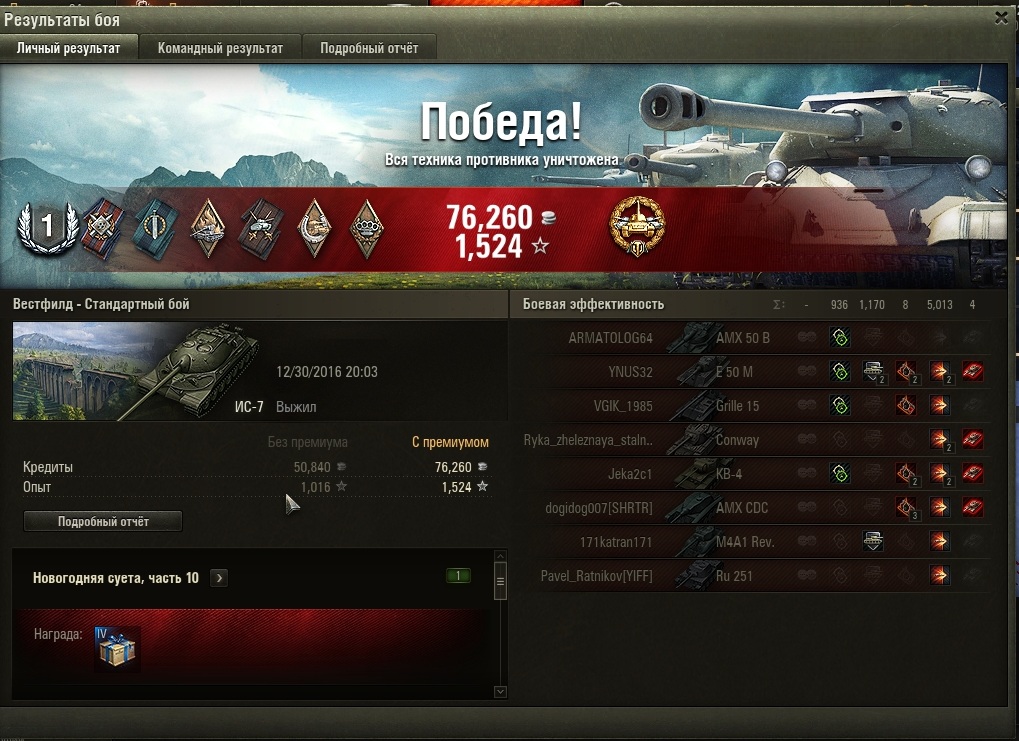This screenshot has width=1019, height=741.
Task: Switch to the Командный результат tab
Action: [220, 48]
